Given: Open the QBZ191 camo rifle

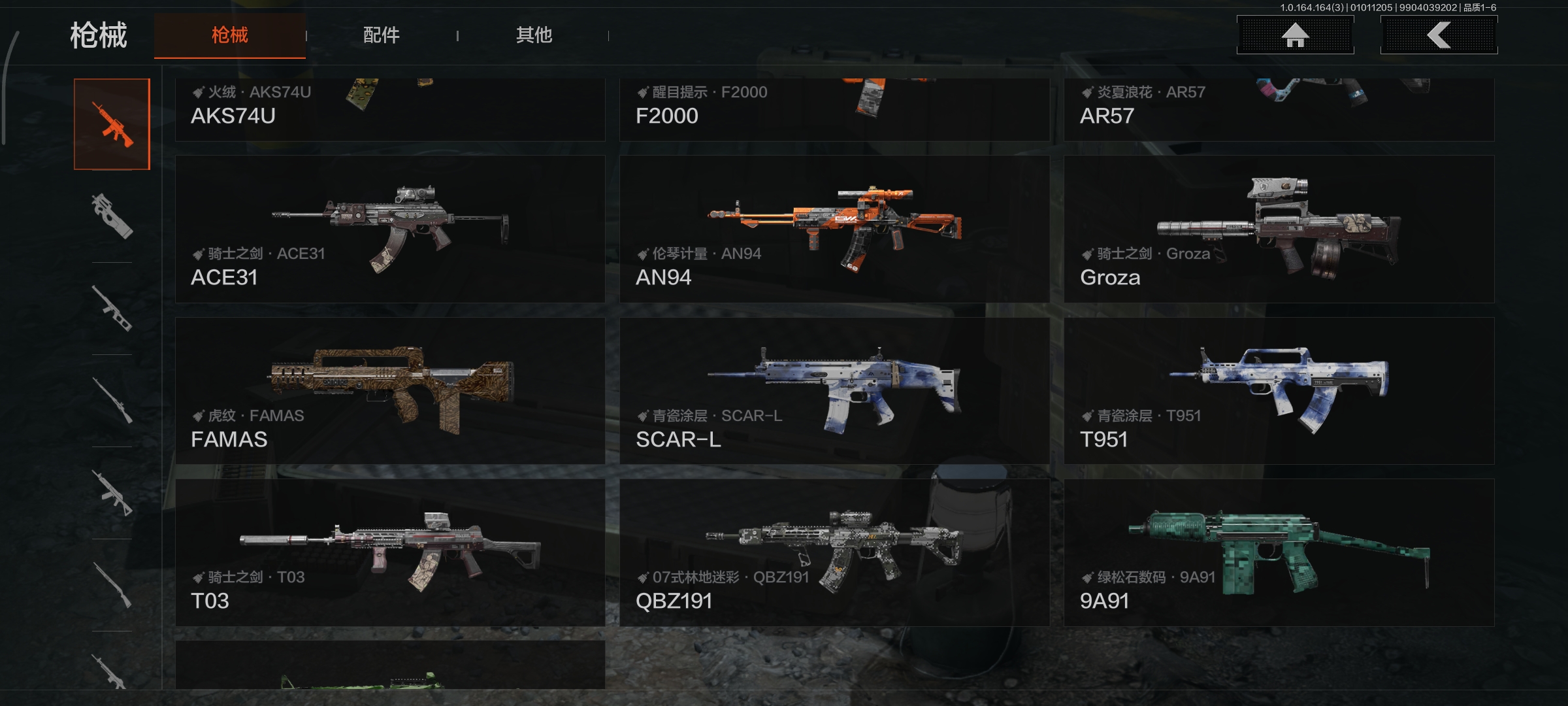Looking at the screenshot, I should click(x=834, y=552).
